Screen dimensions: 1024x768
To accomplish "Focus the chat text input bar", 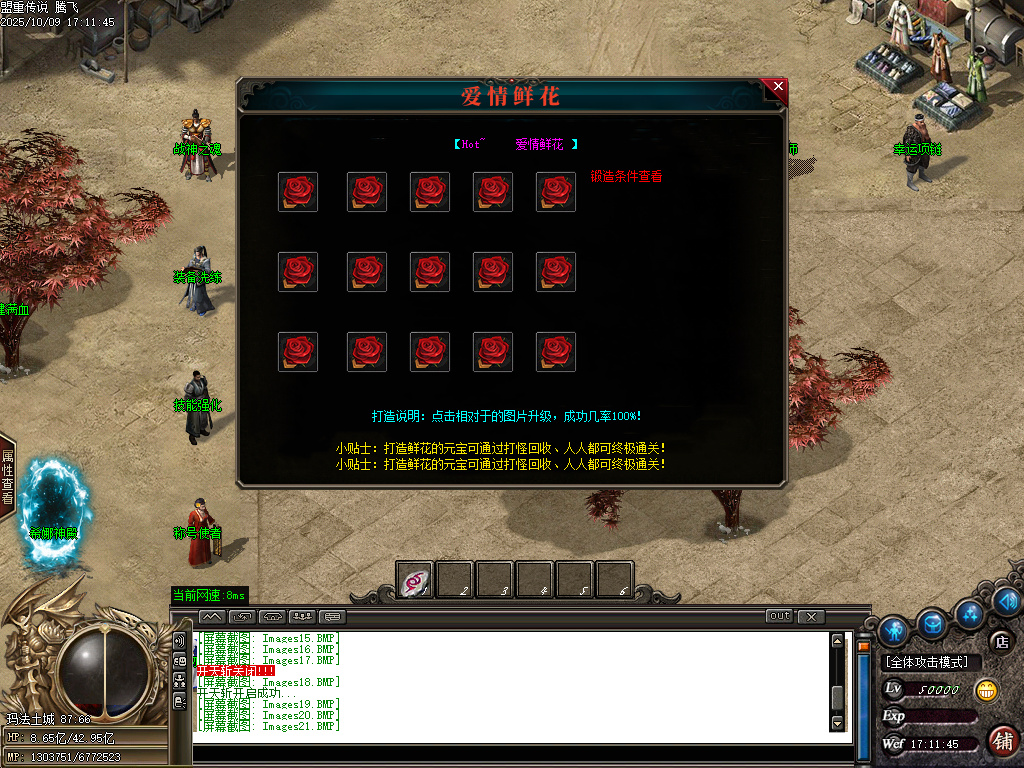I will click(x=520, y=755).
